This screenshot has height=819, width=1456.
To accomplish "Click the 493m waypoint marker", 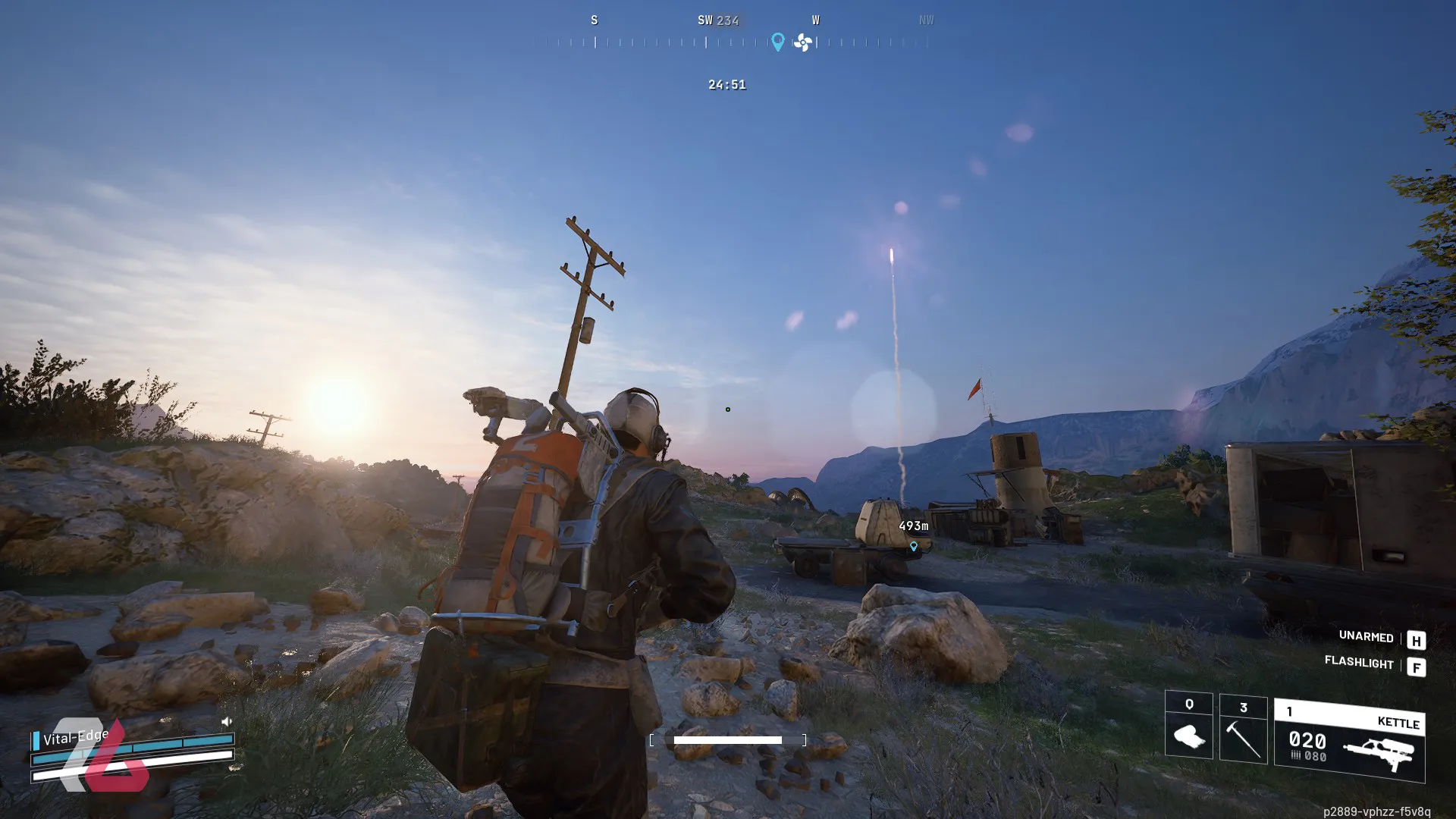I will pyautogui.click(x=913, y=546).
